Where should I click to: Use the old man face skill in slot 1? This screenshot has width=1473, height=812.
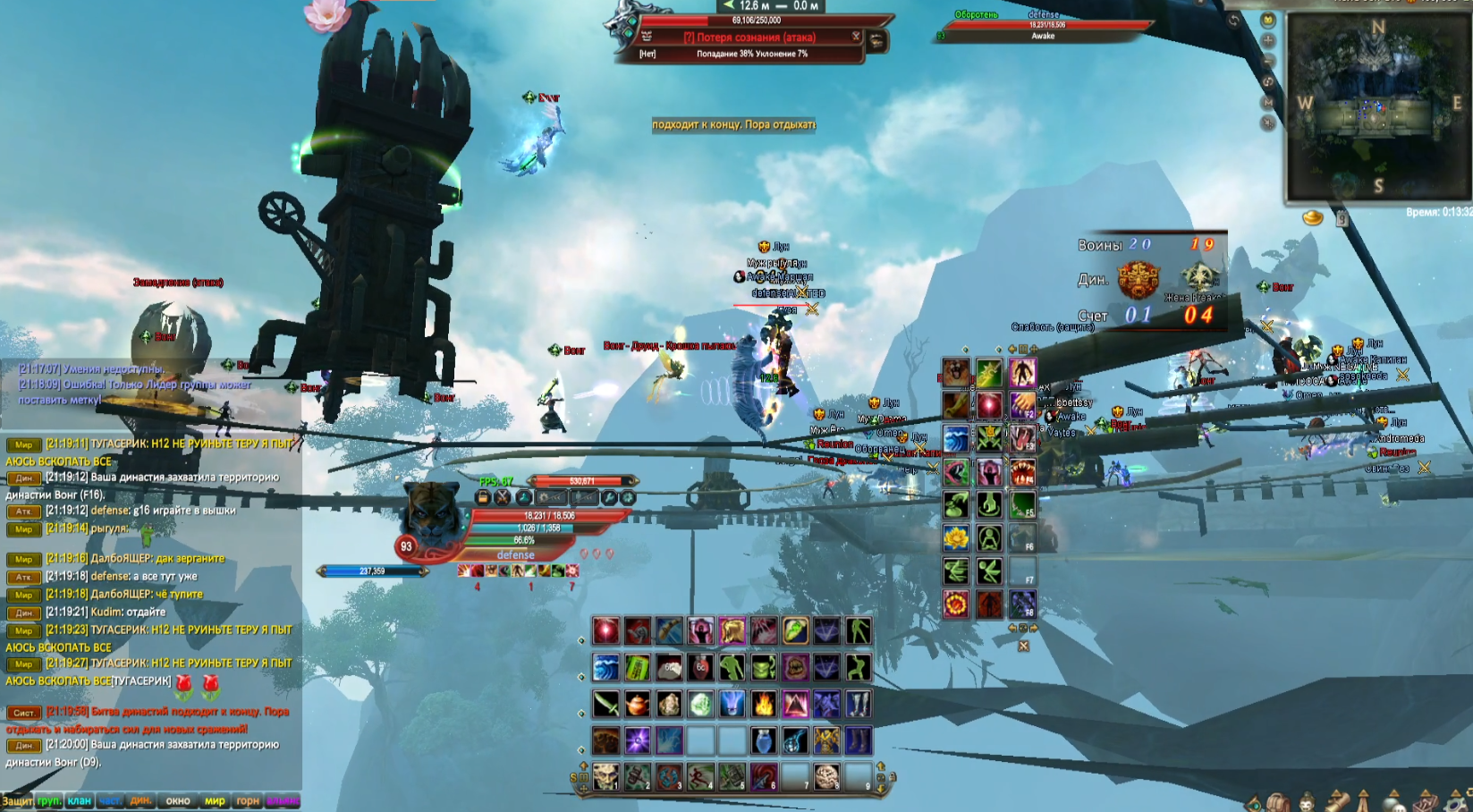(x=605, y=776)
